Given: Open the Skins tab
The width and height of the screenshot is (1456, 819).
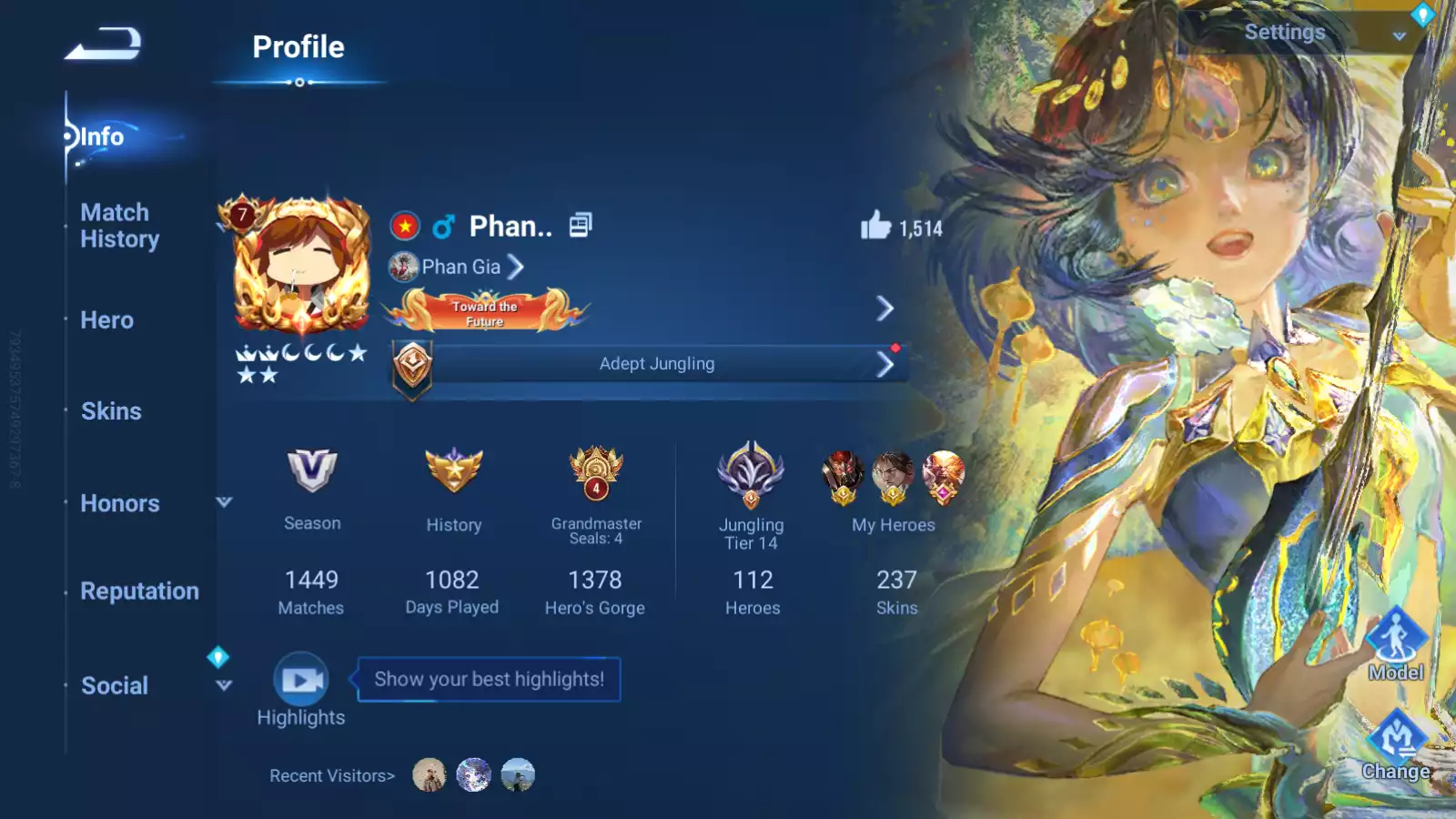Looking at the screenshot, I should (x=111, y=411).
